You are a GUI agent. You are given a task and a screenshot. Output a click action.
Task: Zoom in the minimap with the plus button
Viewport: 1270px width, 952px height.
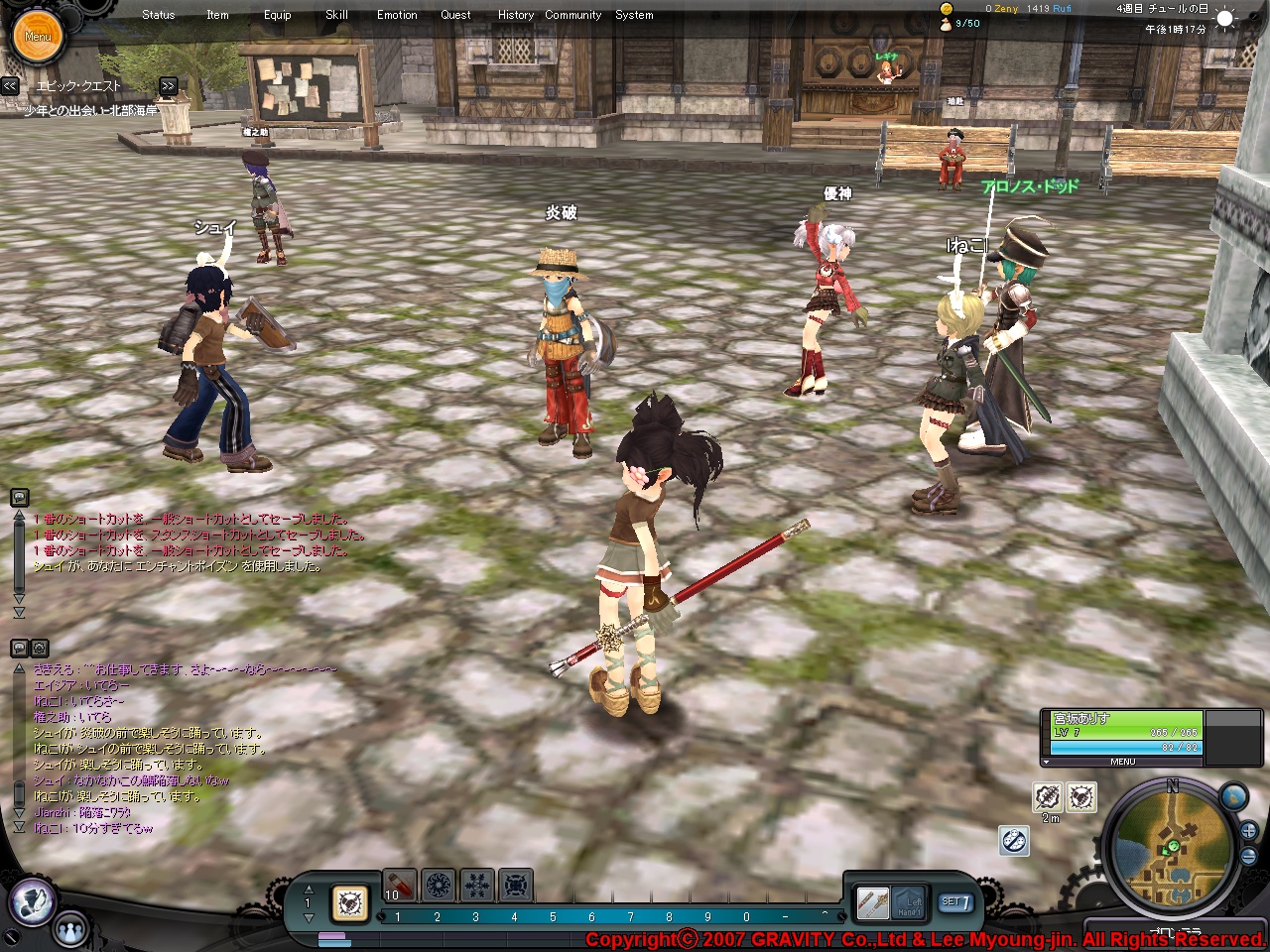pyautogui.click(x=1248, y=832)
